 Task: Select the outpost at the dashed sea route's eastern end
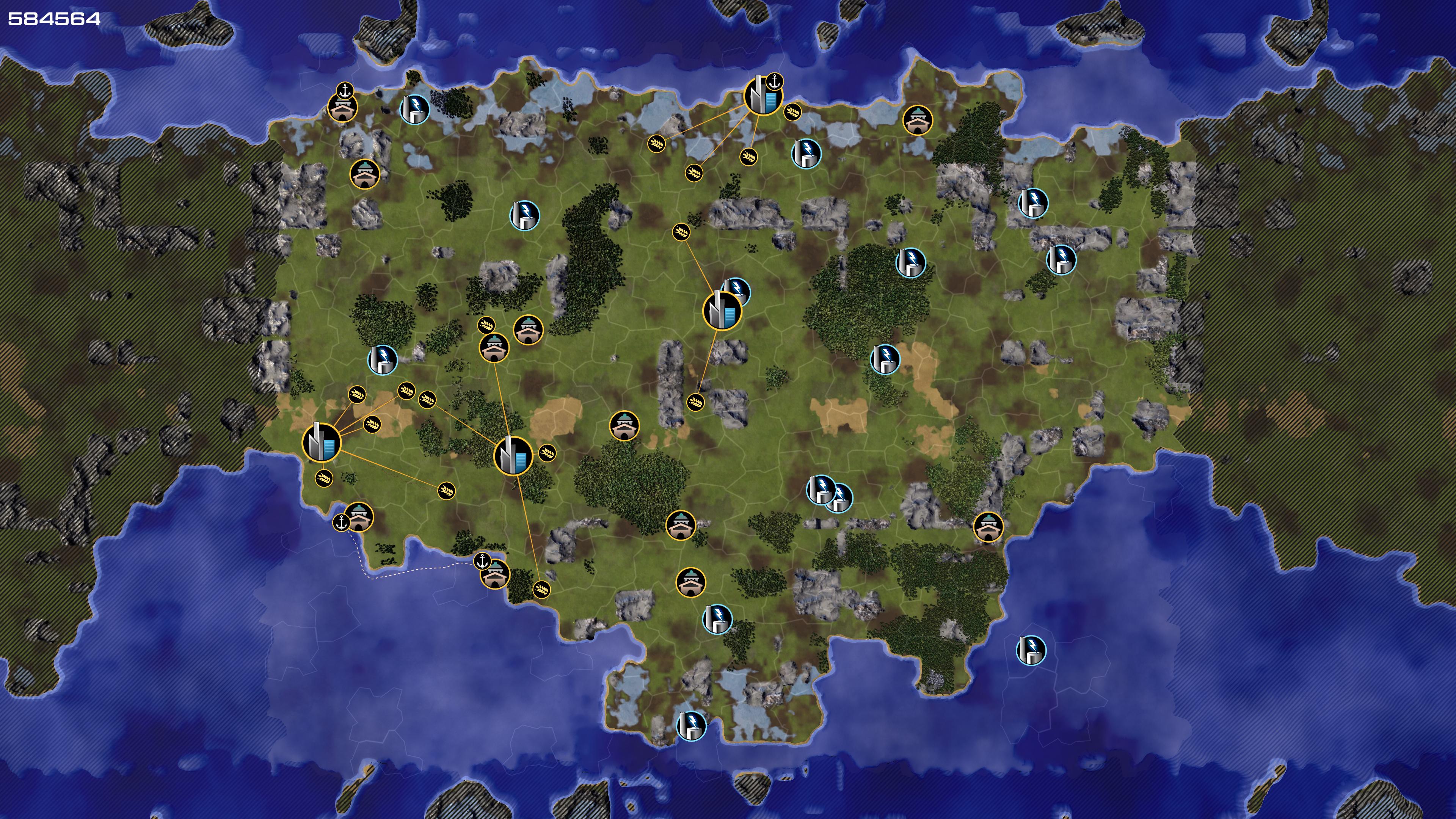tap(495, 574)
